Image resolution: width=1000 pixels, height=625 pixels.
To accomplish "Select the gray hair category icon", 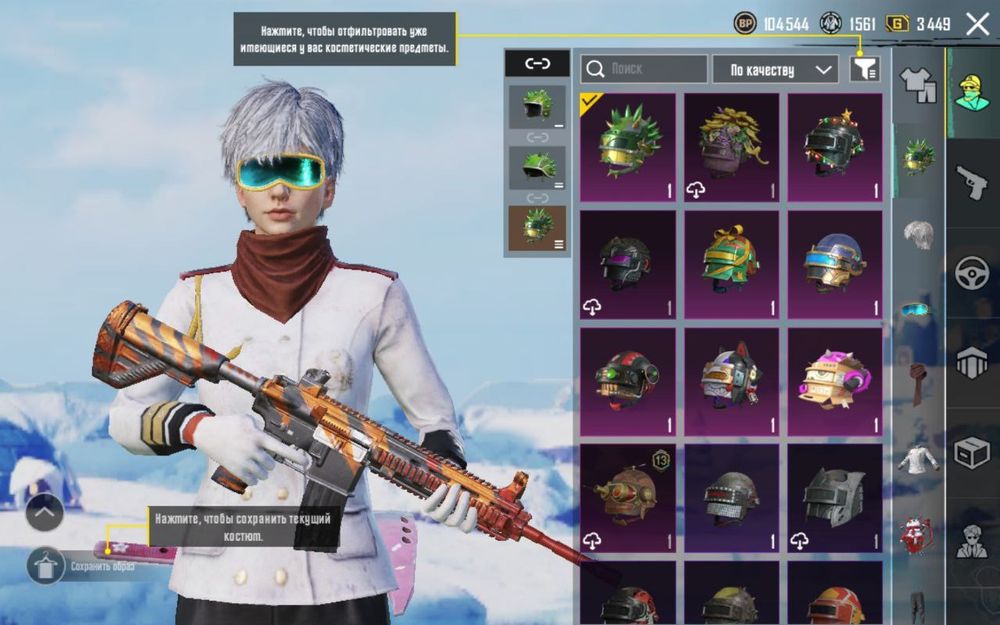I will [918, 234].
